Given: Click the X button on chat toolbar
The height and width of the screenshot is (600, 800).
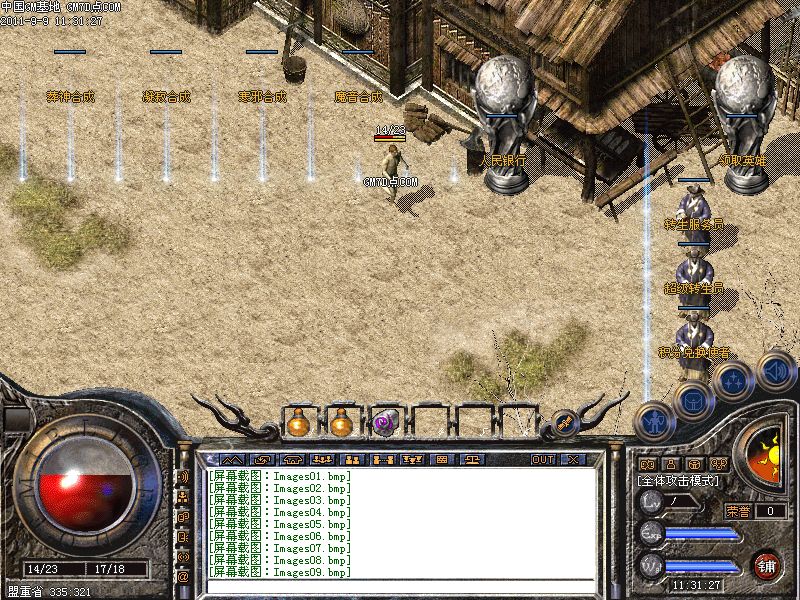Looking at the screenshot, I should (x=573, y=460).
